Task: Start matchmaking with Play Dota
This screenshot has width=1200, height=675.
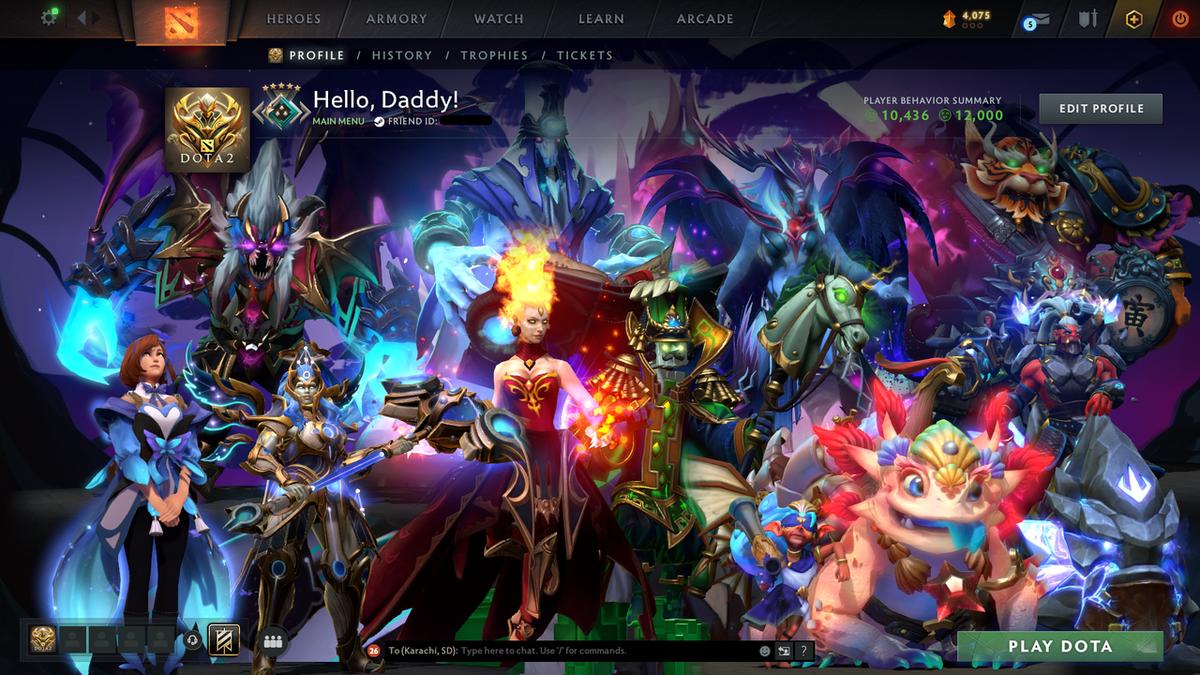Action: tap(1059, 647)
